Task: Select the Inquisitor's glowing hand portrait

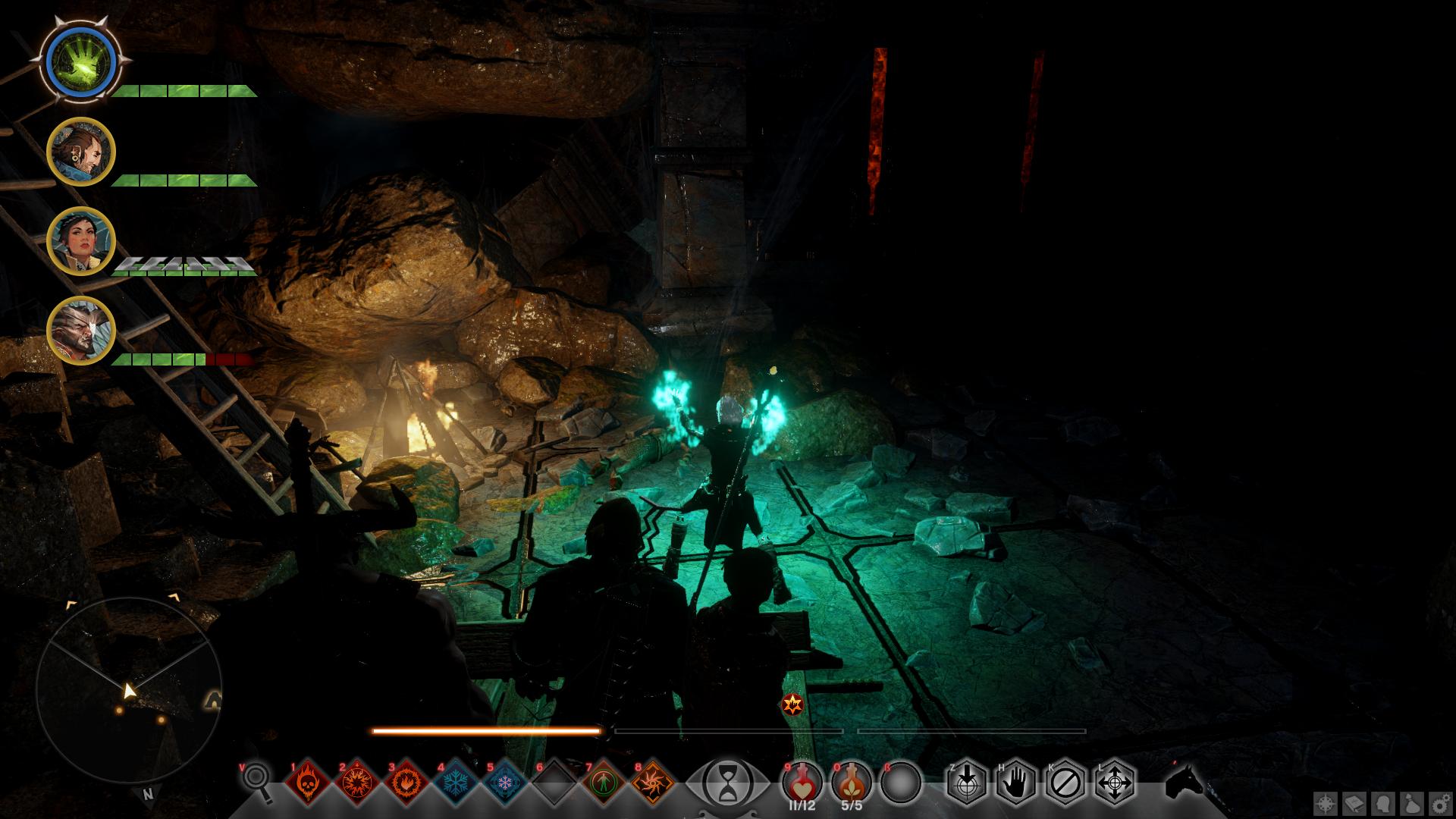Action: (x=80, y=61)
